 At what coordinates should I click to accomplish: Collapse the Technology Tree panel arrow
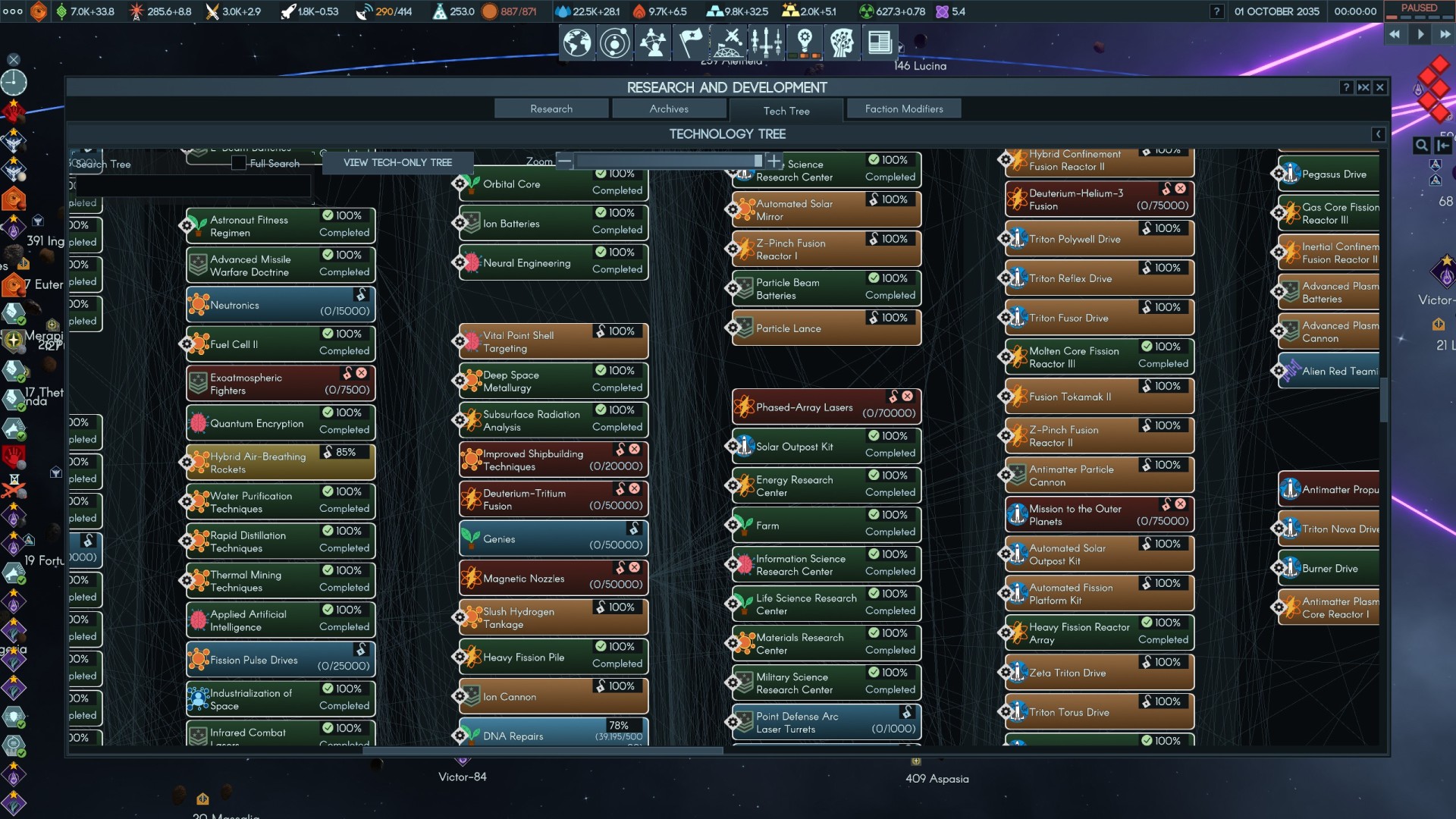tap(1378, 134)
